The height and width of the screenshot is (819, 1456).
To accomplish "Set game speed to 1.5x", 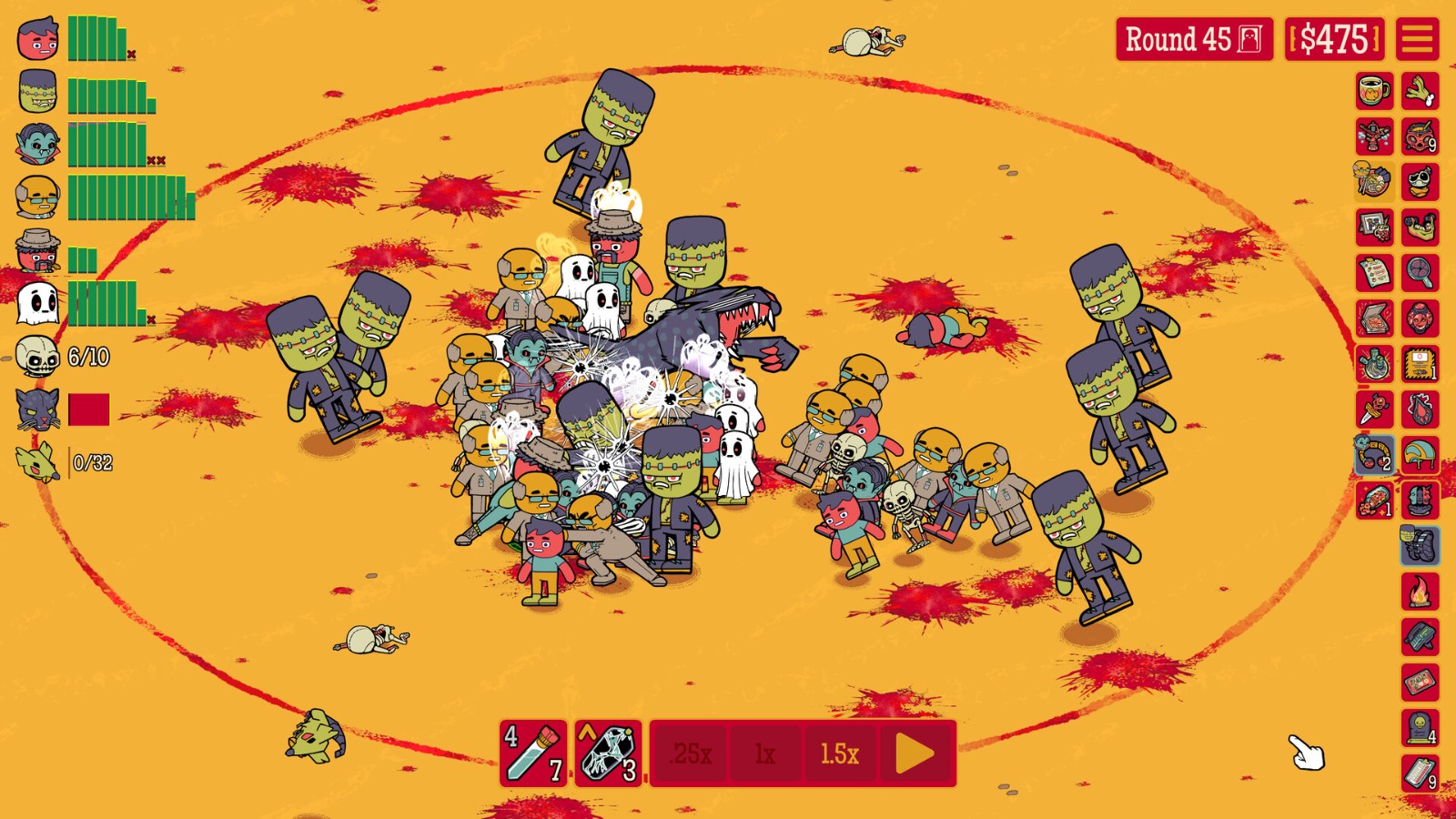I will coord(839,753).
